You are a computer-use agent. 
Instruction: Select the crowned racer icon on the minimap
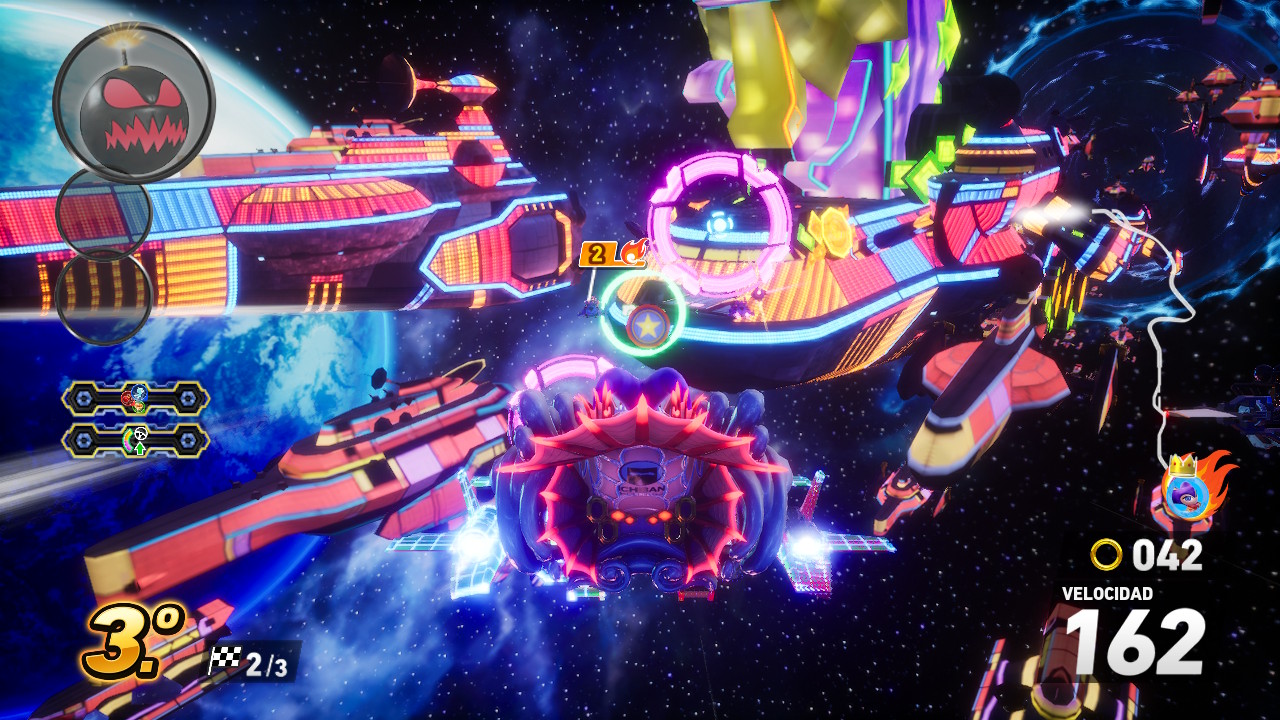[x=1187, y=493]
